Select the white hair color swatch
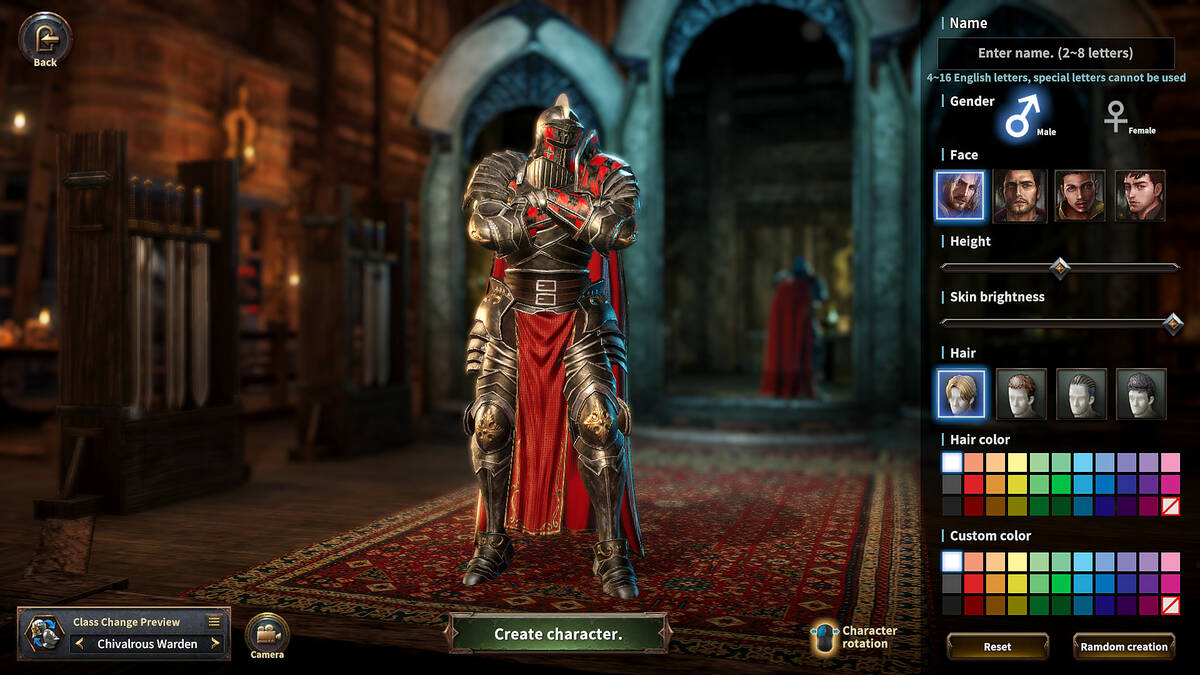This screenshot has height=675, width=1200. (x=951, y=462)
